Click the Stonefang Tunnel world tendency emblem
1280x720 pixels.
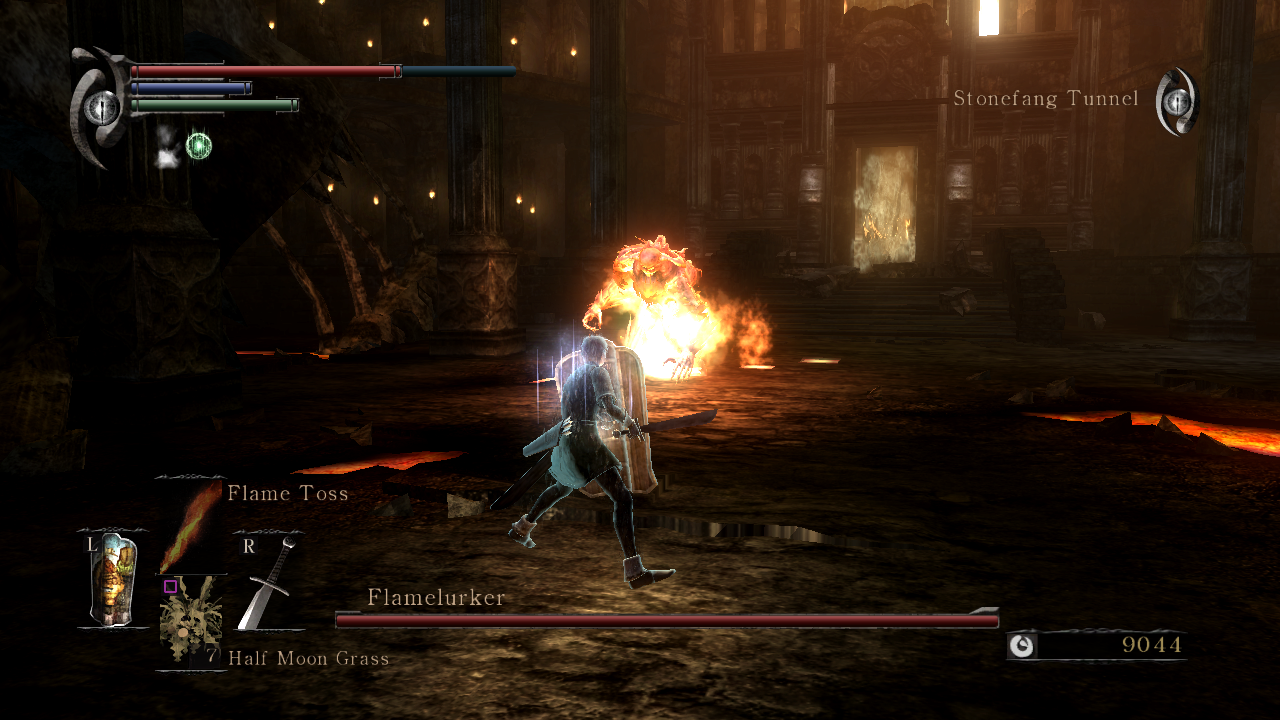pyautogui.click(x=1177, y=101)
